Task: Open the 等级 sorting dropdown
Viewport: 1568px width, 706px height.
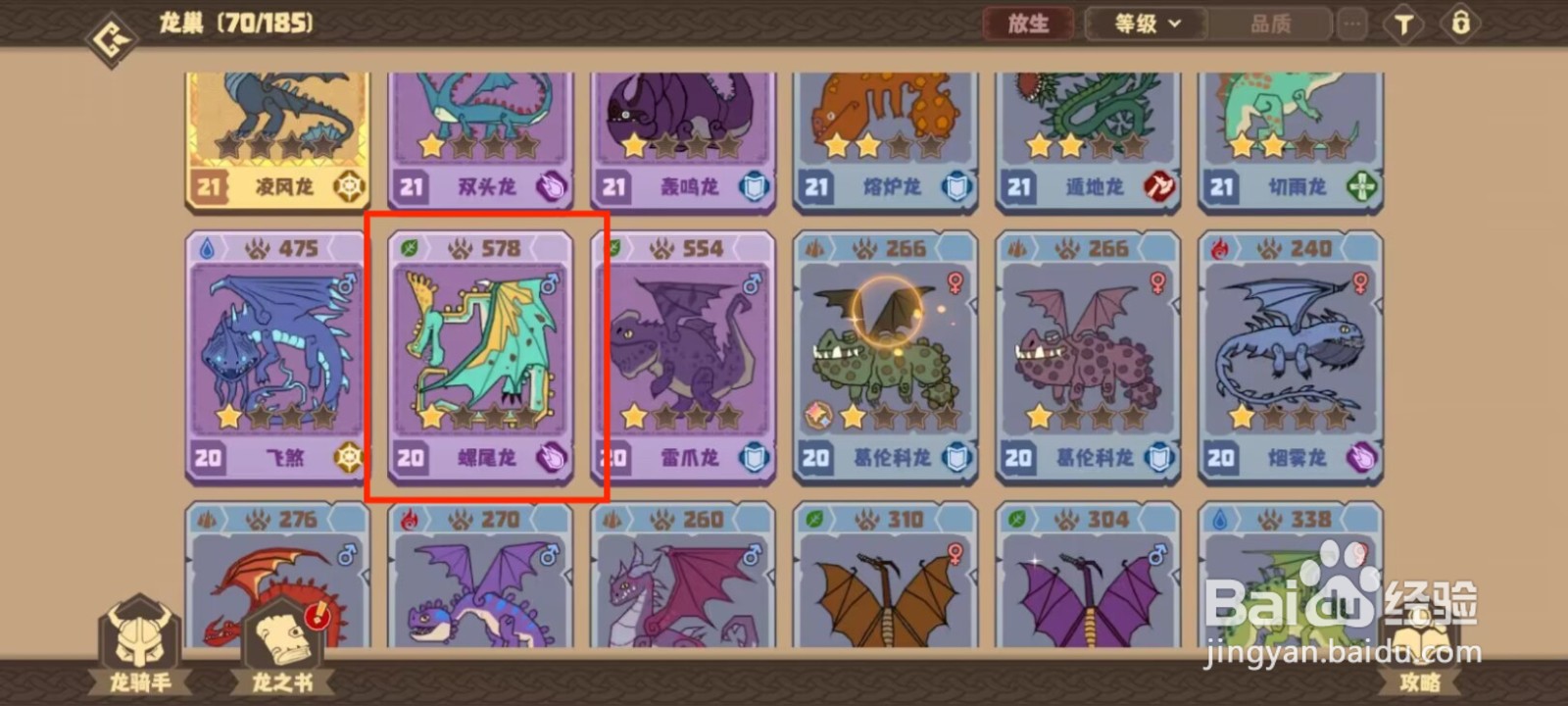Action: 1144,24
